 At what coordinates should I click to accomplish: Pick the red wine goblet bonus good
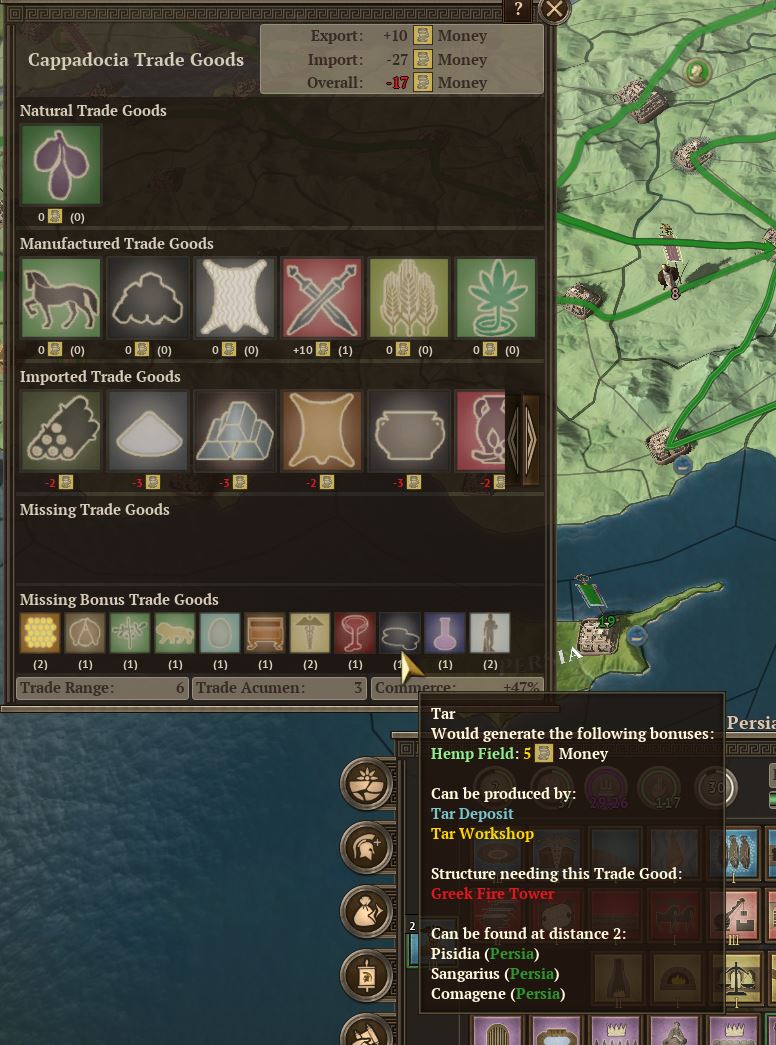pyautogui.click(x=355, y=633)
